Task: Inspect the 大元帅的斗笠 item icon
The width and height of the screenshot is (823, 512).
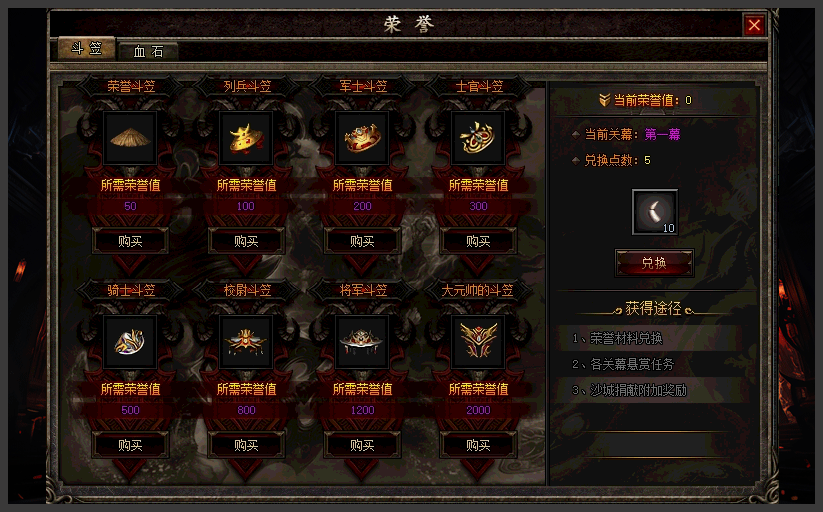Action: click(478, 342)
